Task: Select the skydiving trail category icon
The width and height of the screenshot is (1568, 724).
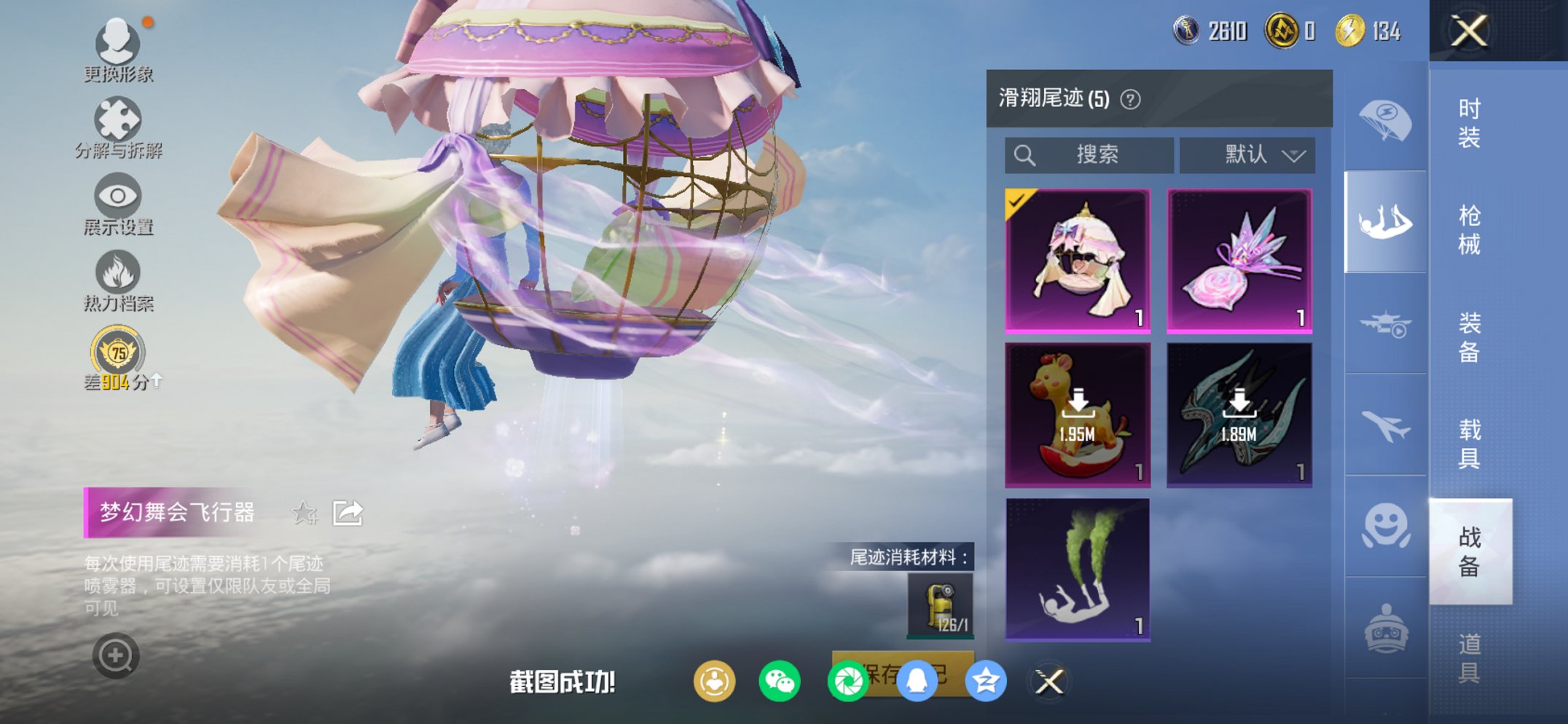Action: (x=1385, y=219)
